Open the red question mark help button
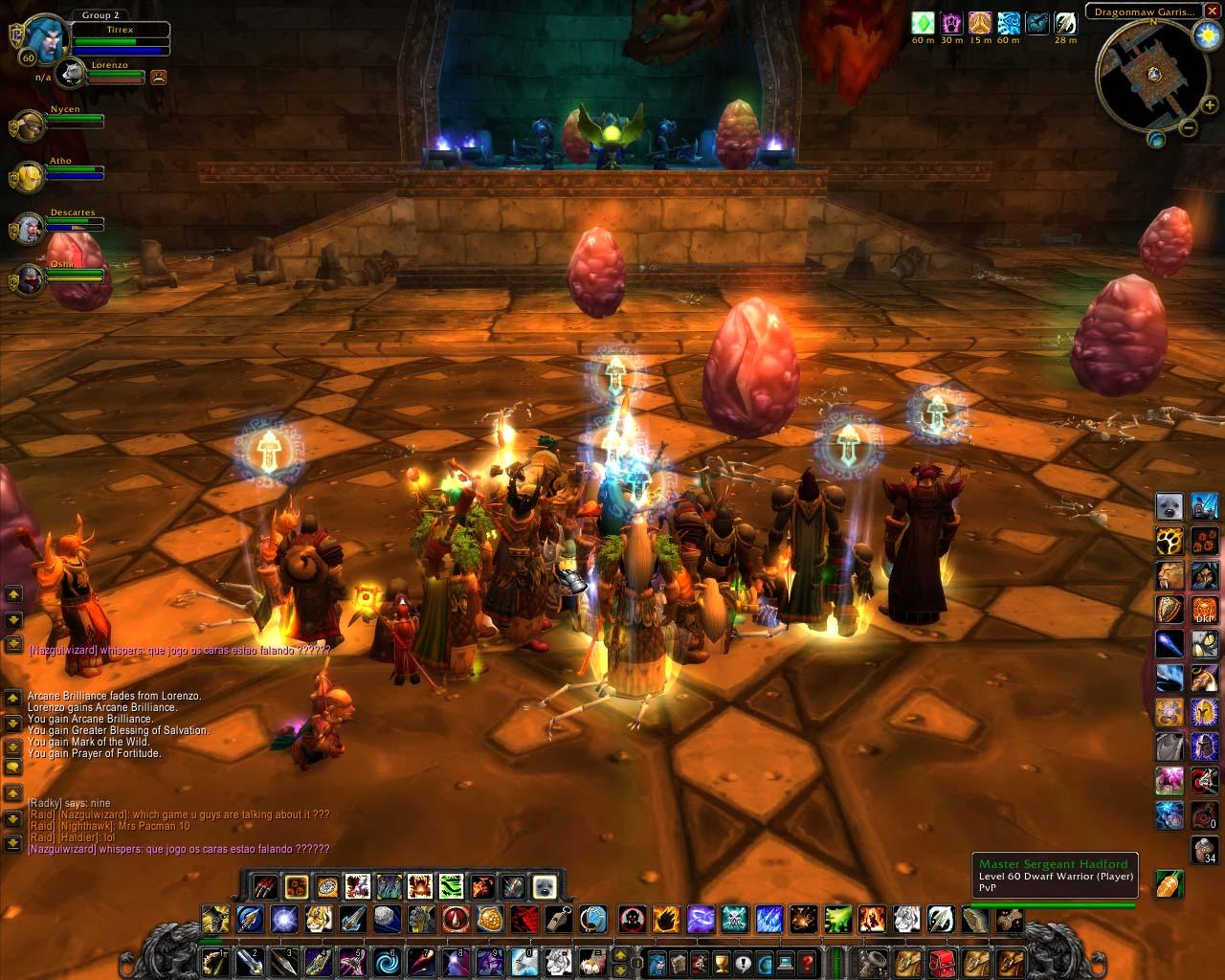Screen dimensions: 1225x980 808,960
